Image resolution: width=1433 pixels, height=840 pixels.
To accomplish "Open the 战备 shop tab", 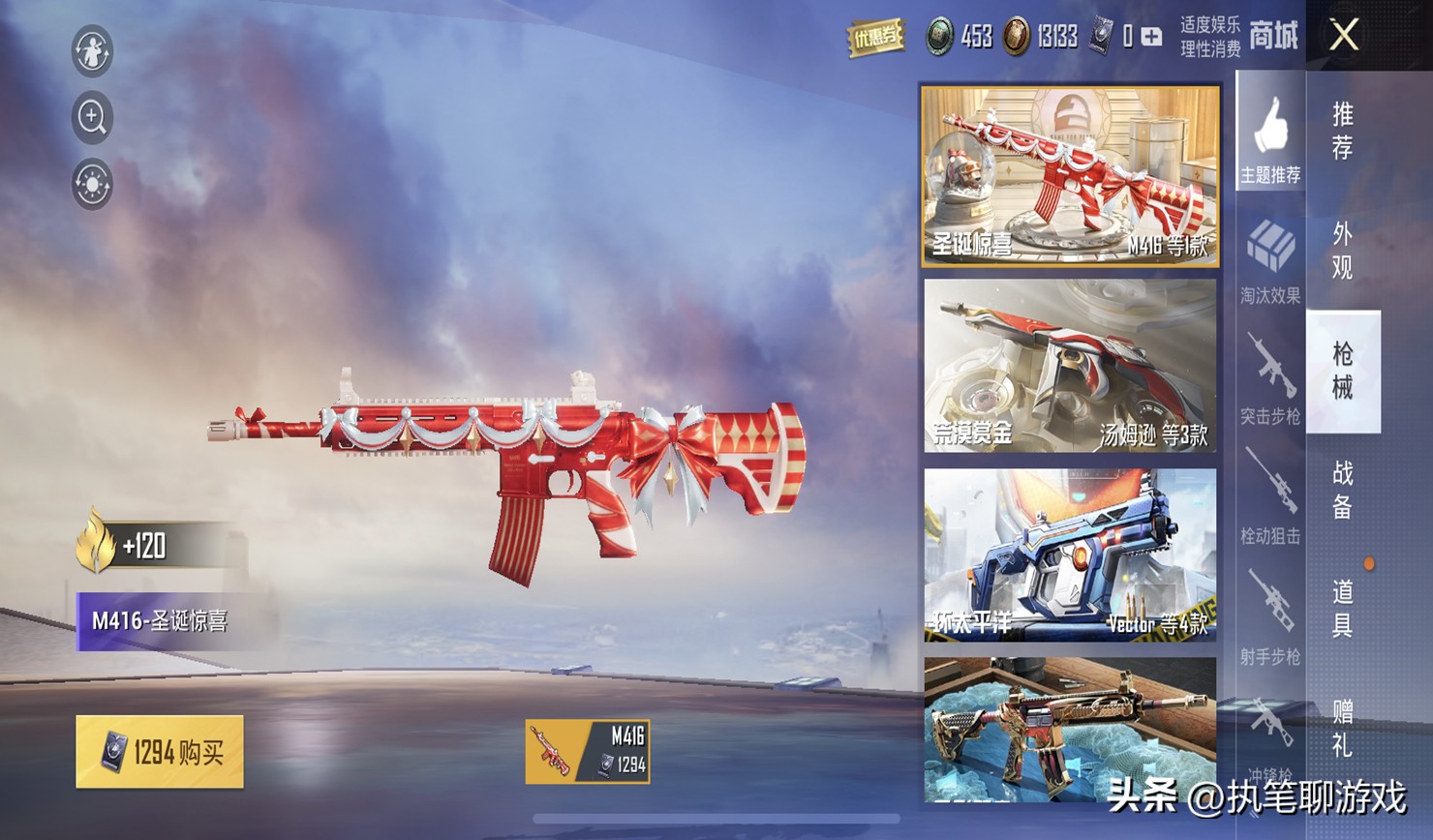I will click(x=1342, y=490).
